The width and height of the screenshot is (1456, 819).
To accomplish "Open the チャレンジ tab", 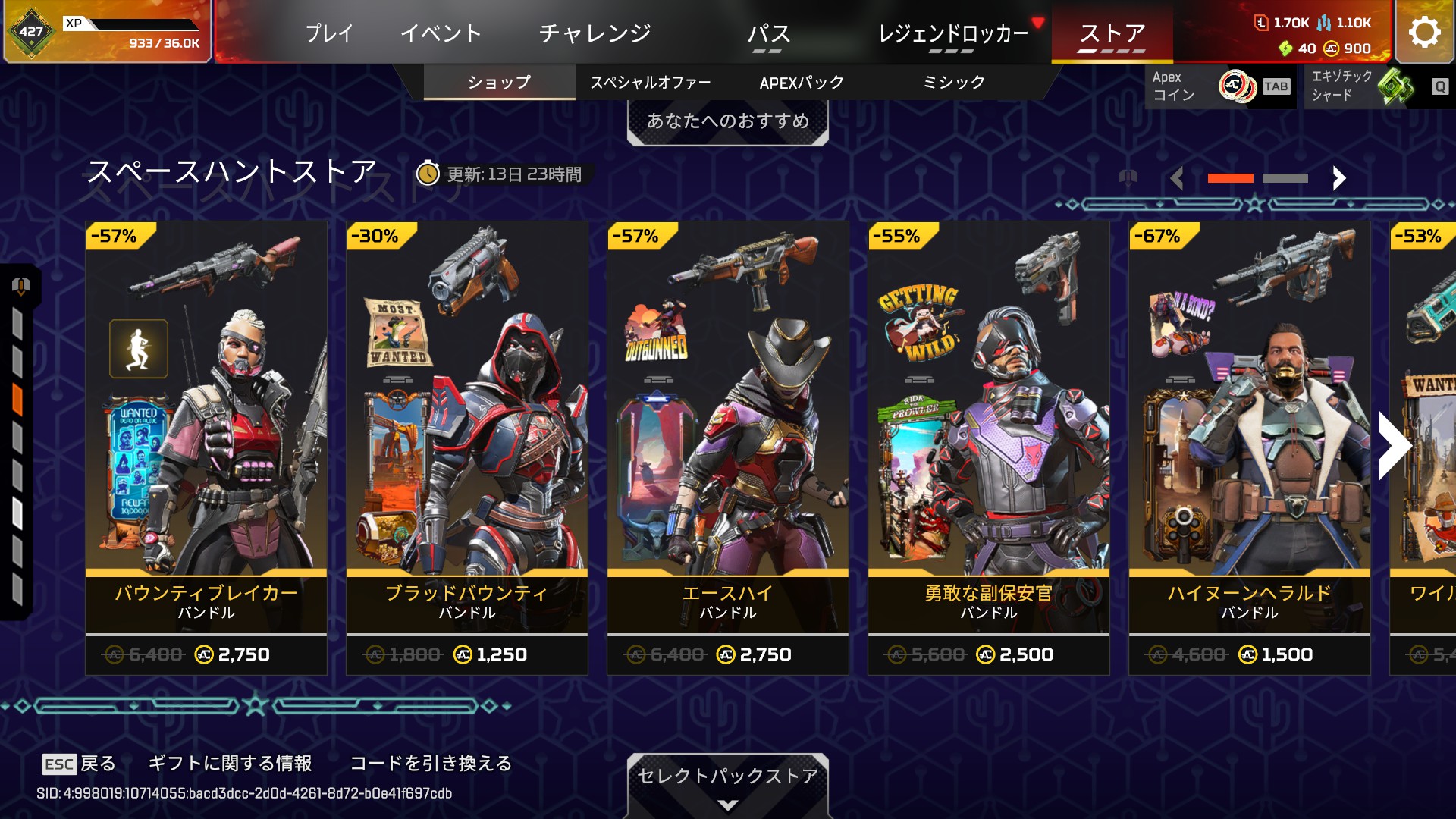I will pos(595,33).
